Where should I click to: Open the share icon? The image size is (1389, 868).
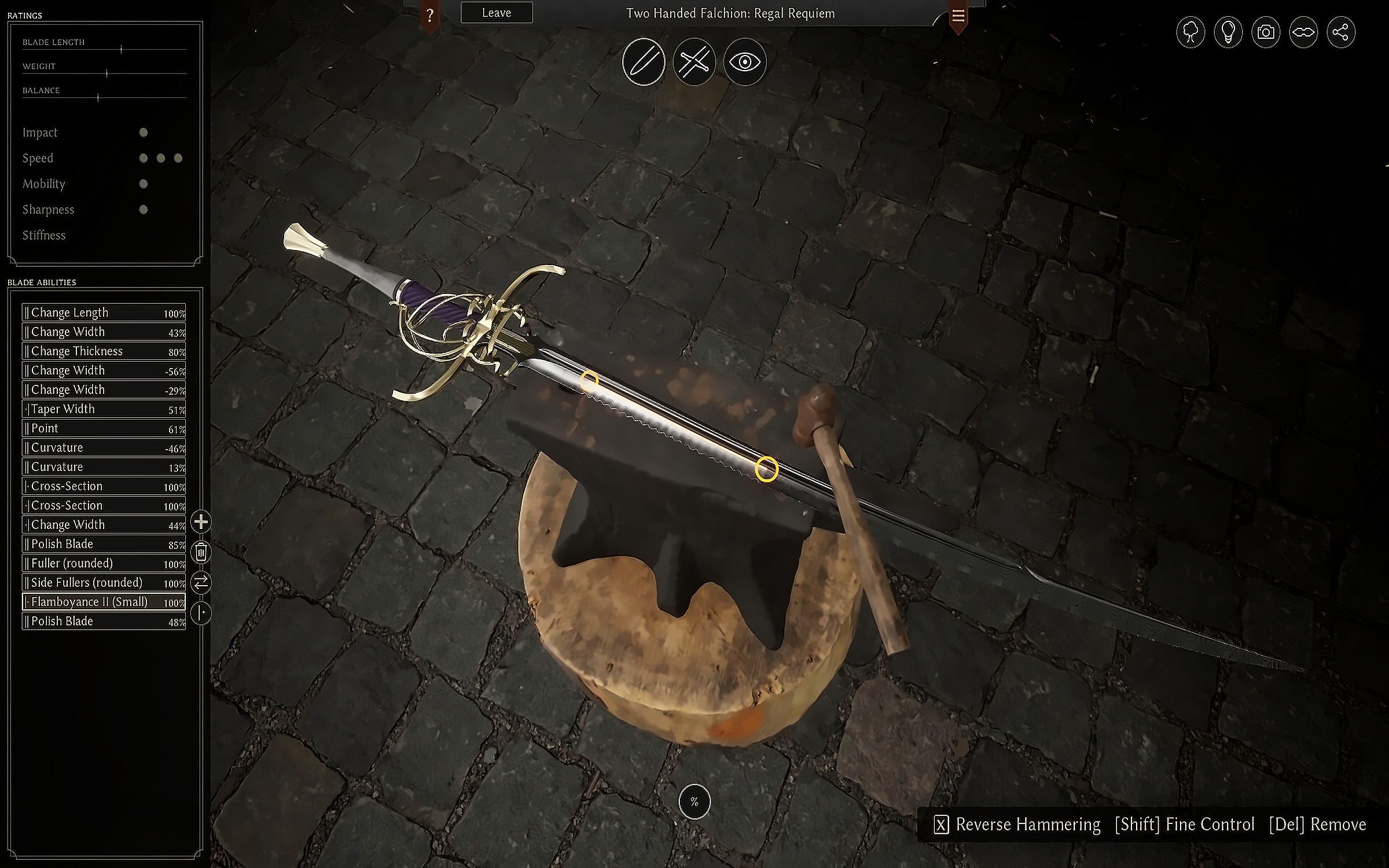[1341, 32]
